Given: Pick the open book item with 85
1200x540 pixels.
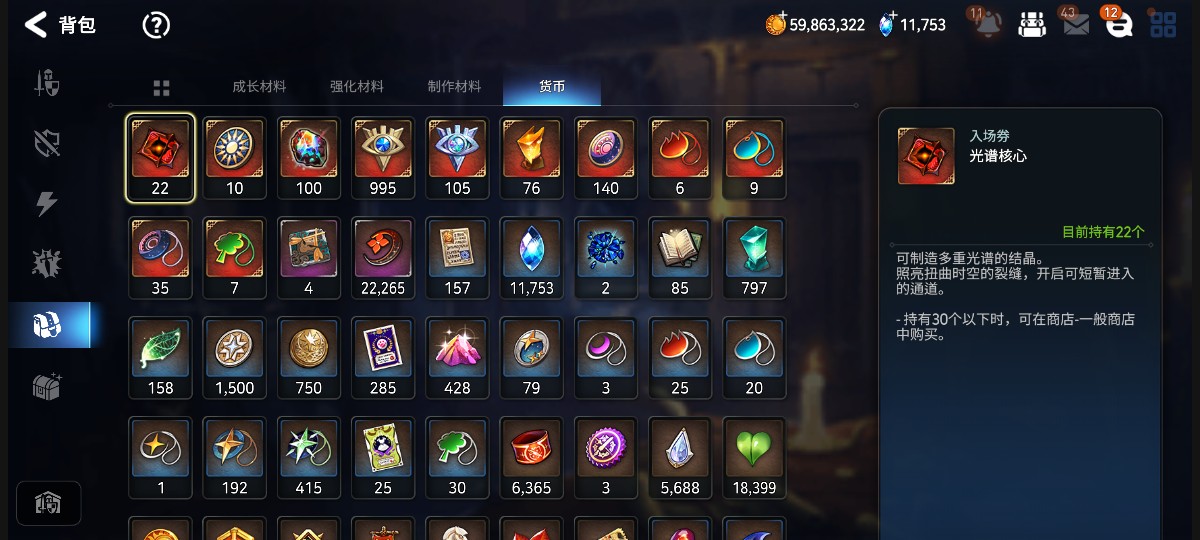Looking at the screenshot, I should tap(680, 258).
